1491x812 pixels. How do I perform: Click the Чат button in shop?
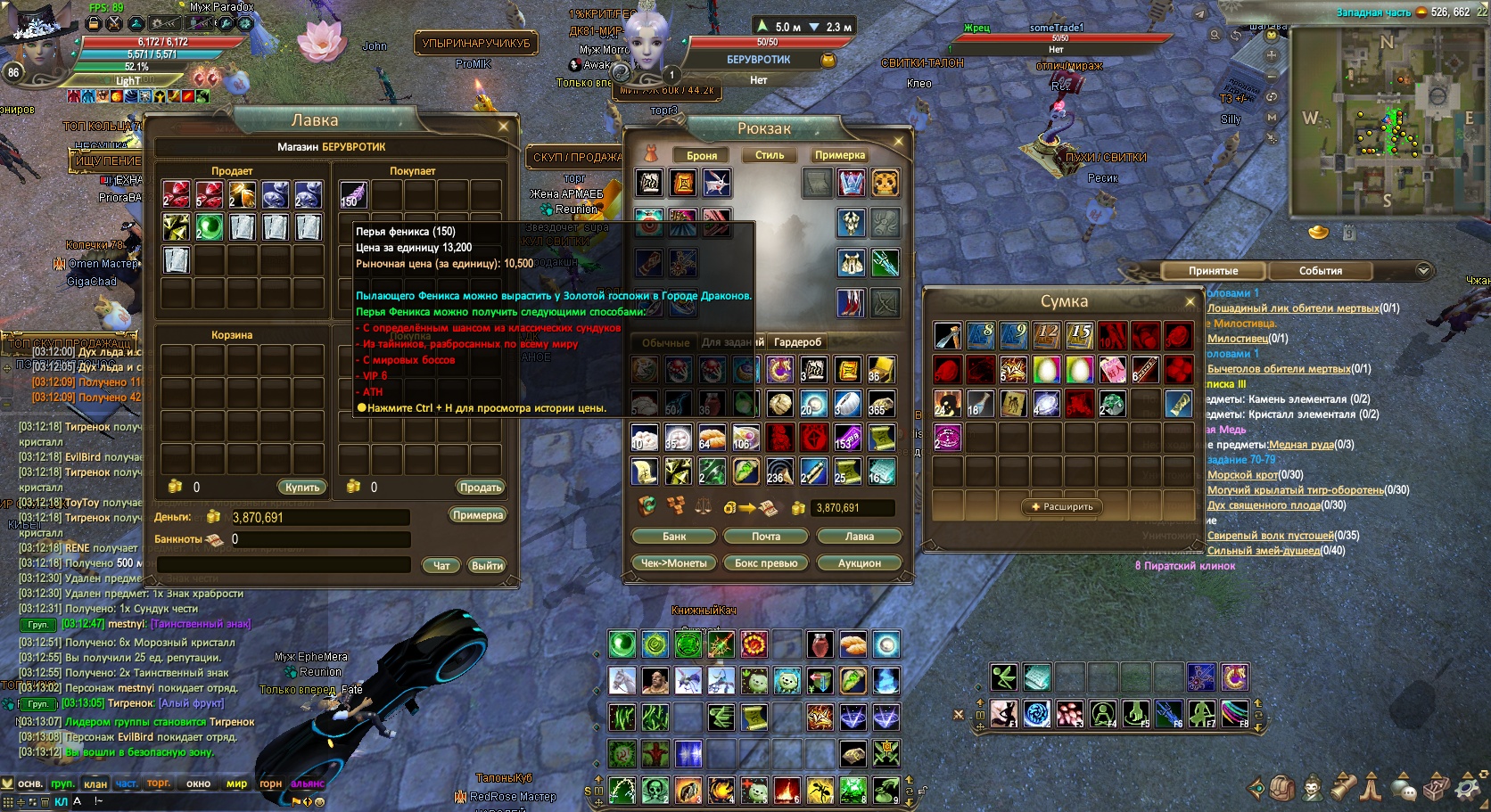click(x=441, y=565)
